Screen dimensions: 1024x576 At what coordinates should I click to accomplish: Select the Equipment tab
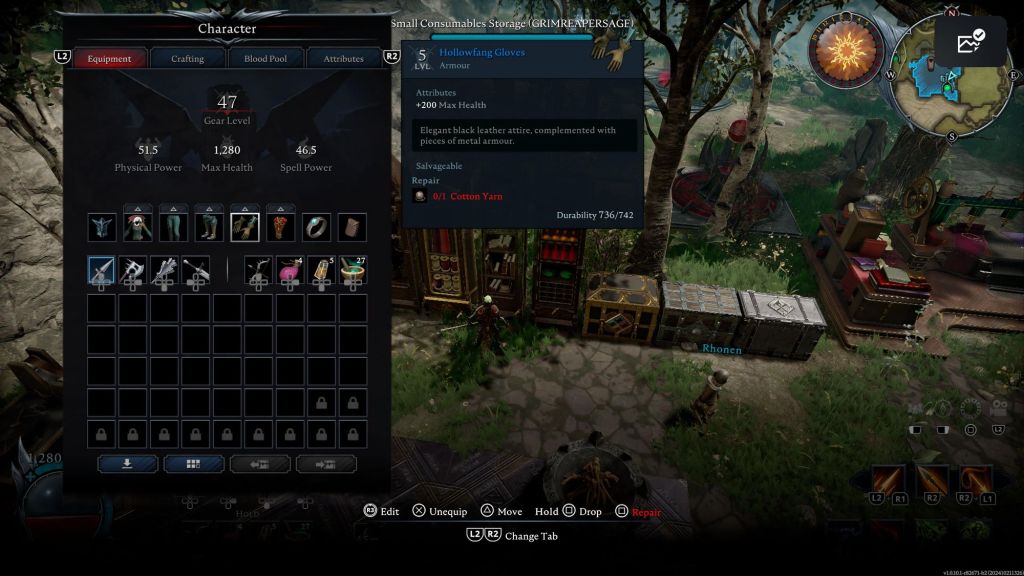pyautogui.click(x=109, y=58)
